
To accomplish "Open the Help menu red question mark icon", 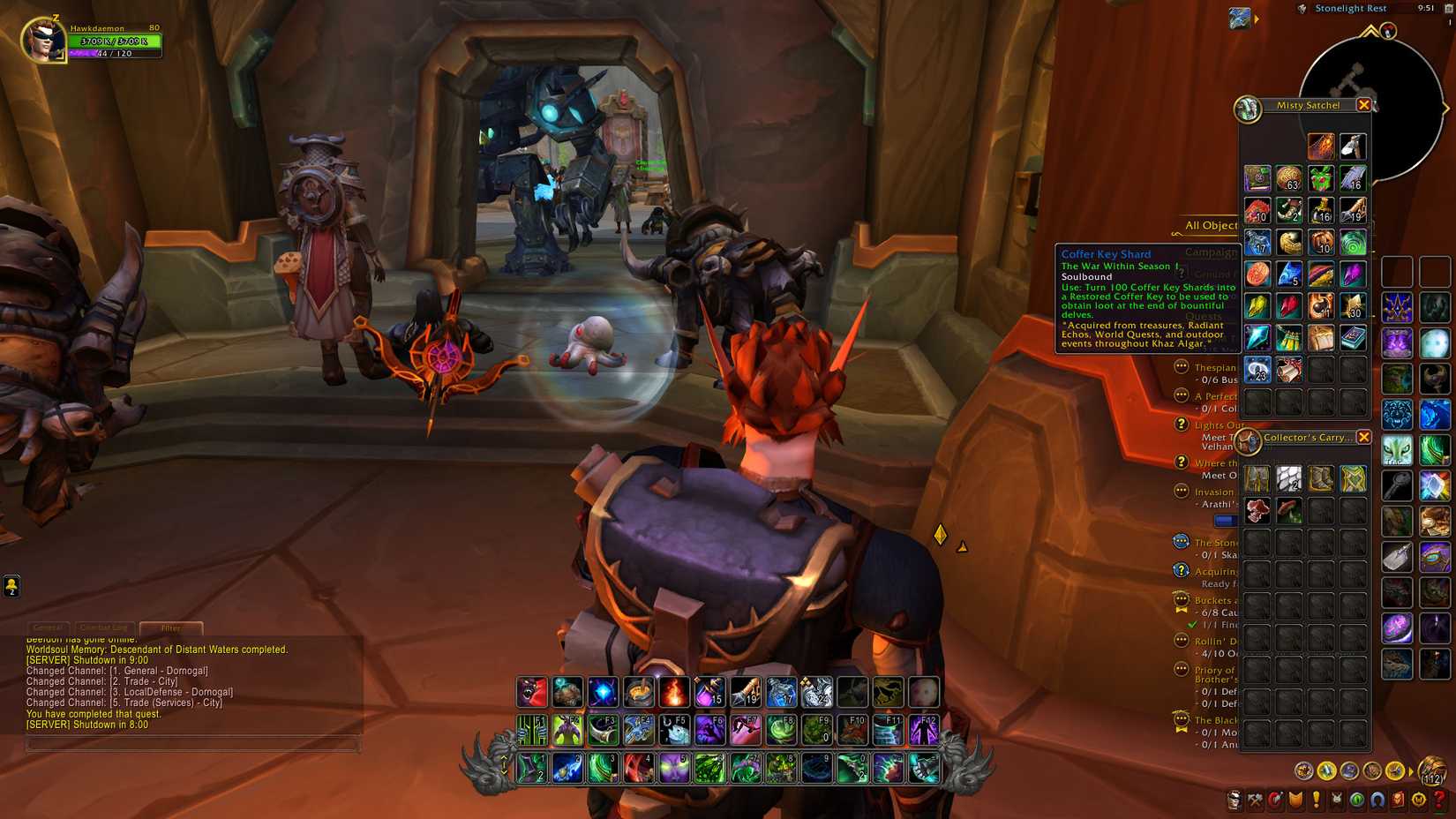I will click(1438, 800).
